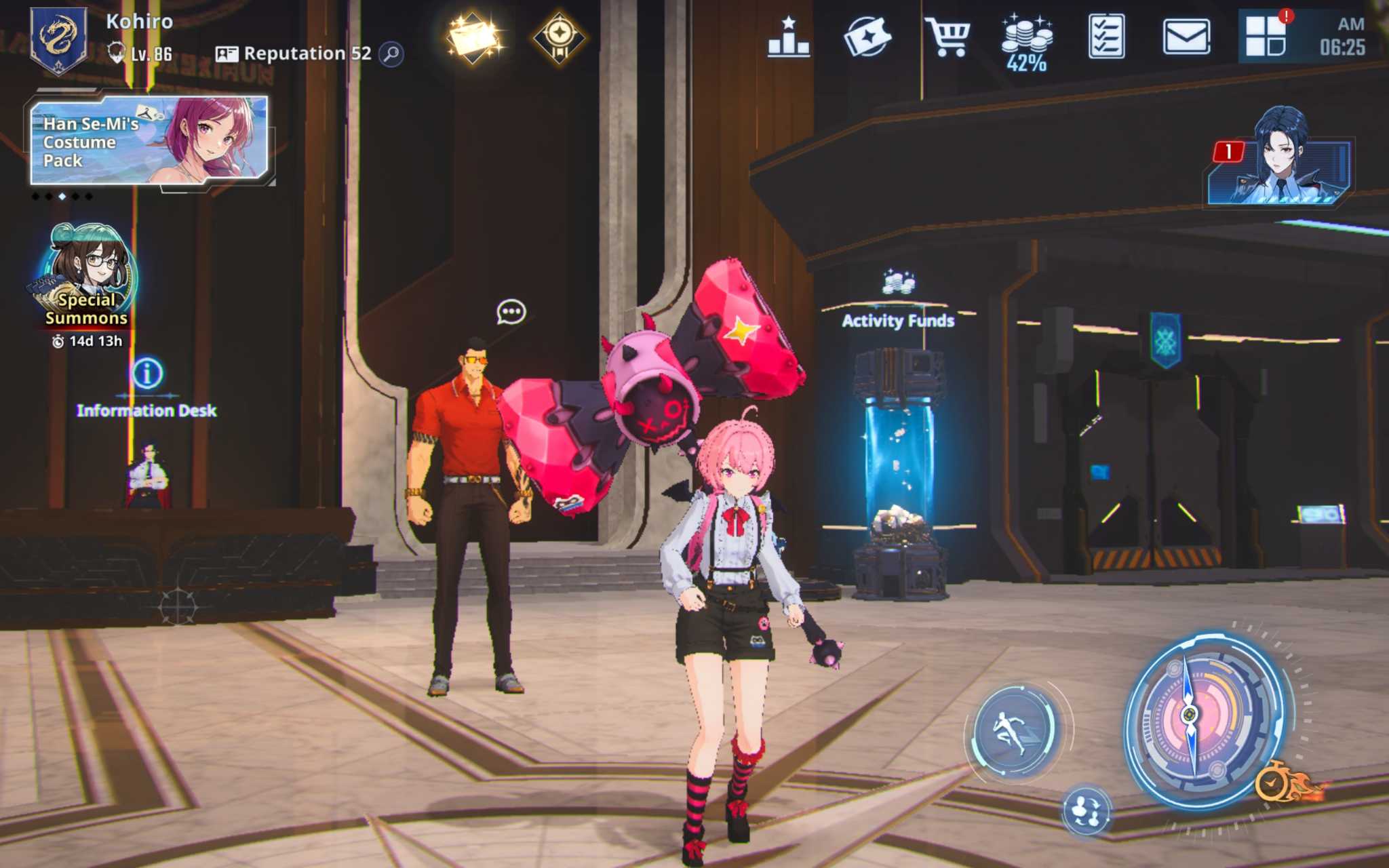Select the Information Desk marker
Screen dimensions: 1389x868
pyautogui.click(x=147, y=374)
